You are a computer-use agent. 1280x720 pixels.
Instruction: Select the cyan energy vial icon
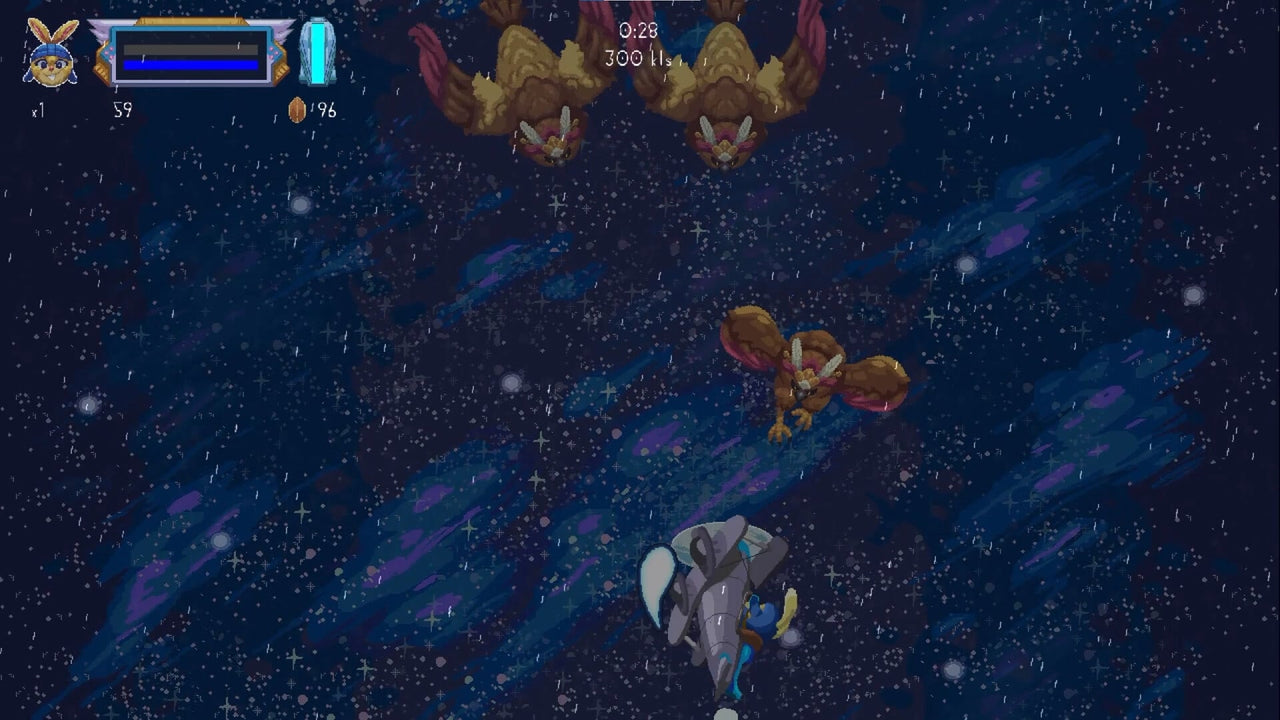pyautogui.click(x=318, y=50)
